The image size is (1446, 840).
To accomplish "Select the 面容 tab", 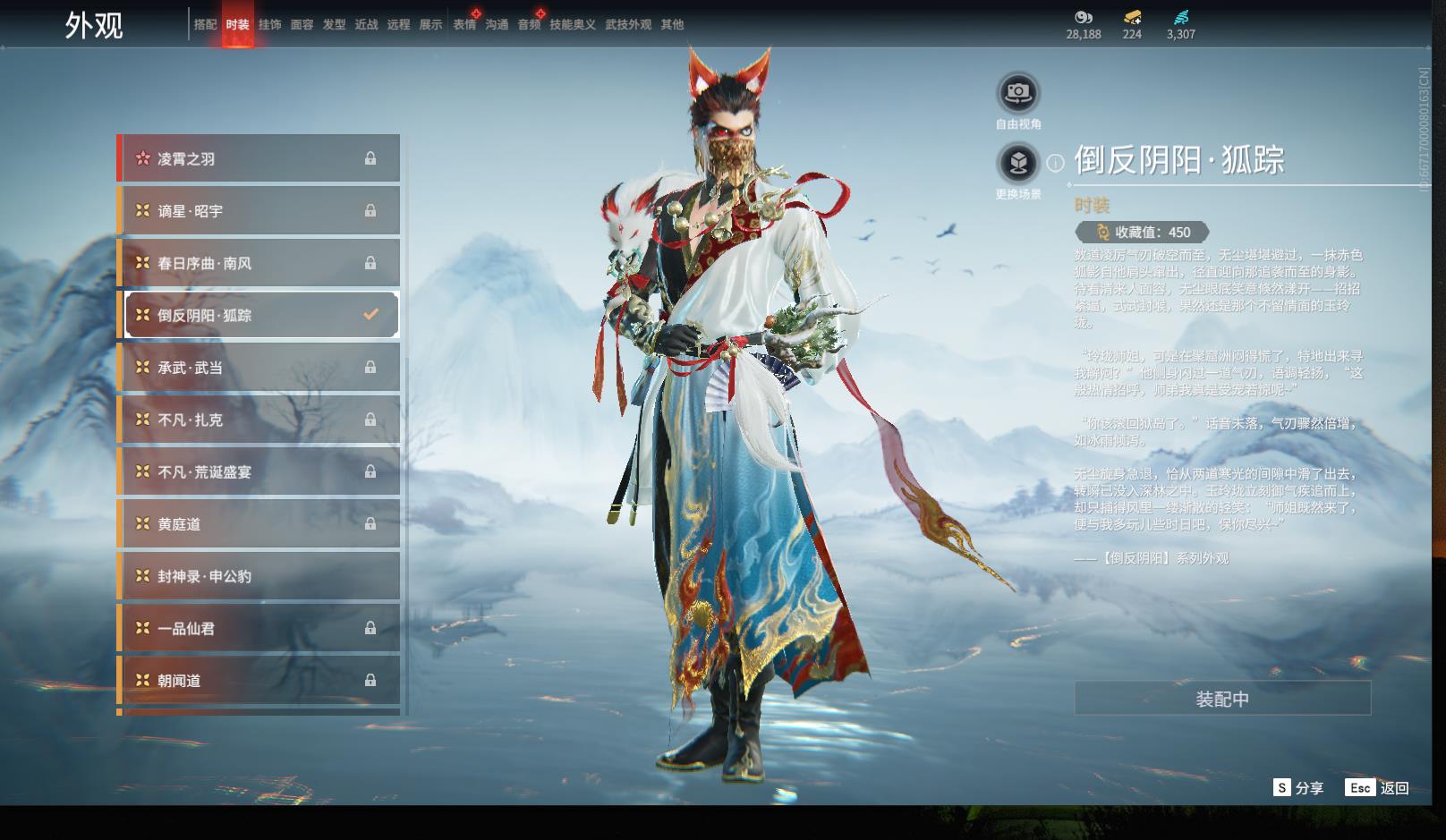I will (x=302, y=25).
